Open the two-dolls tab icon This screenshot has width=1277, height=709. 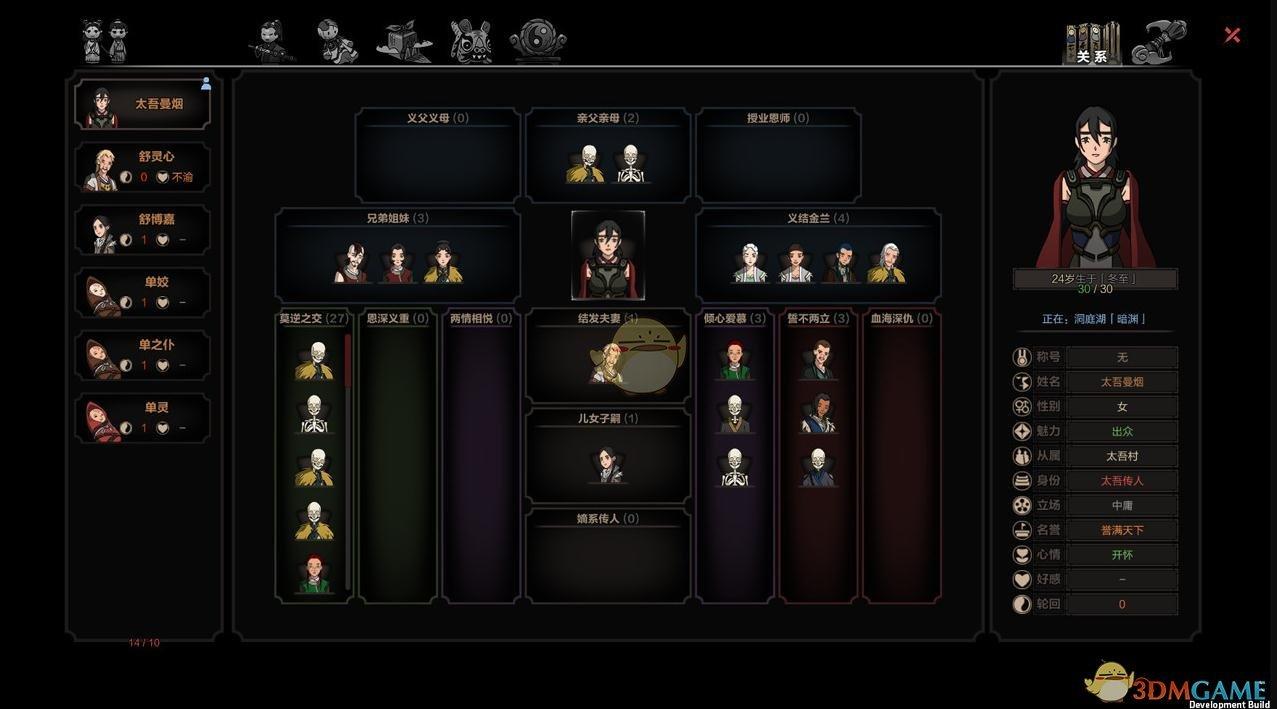click(x=105, y=41)
